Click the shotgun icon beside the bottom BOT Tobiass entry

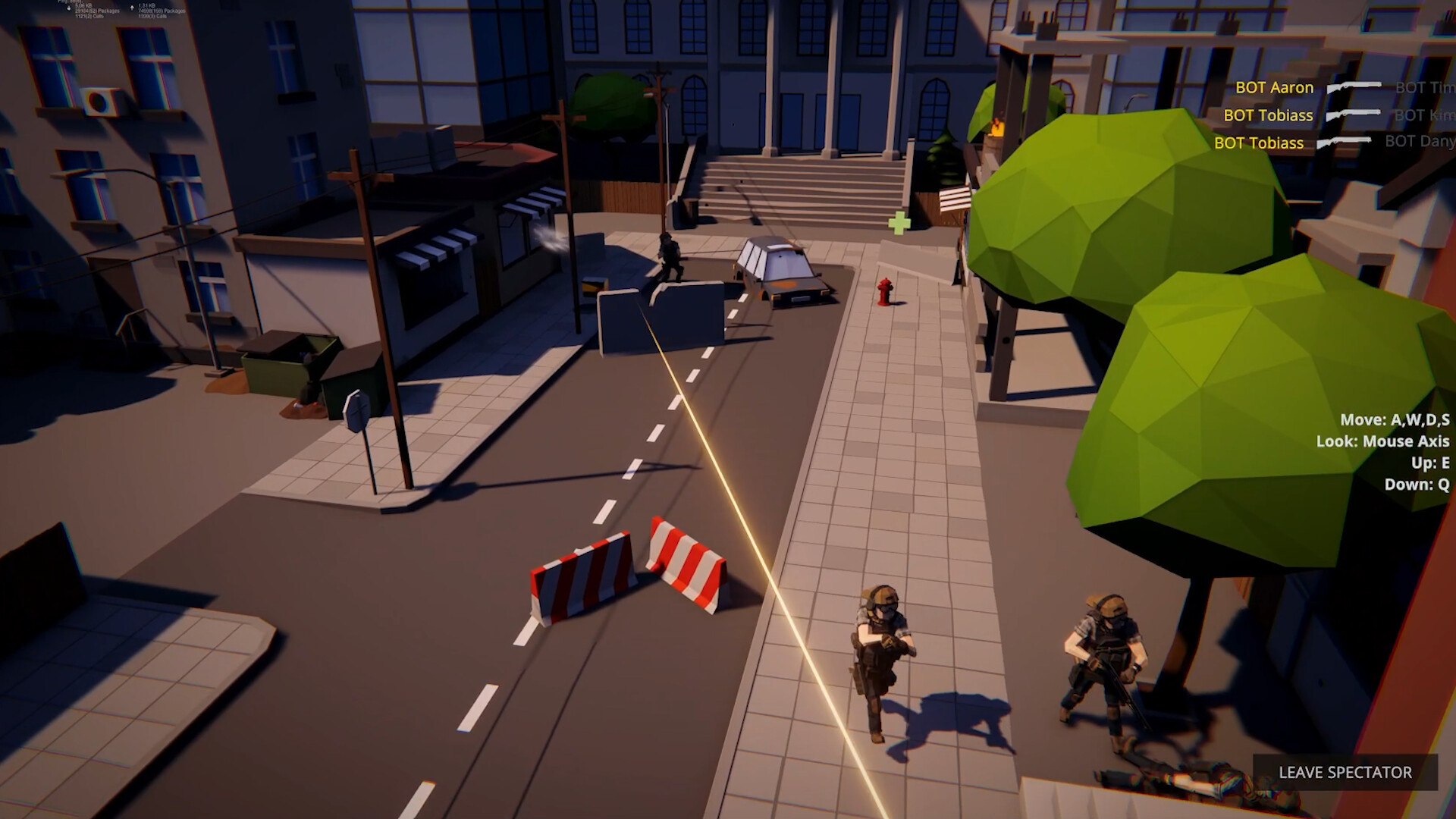[1342, 142]
